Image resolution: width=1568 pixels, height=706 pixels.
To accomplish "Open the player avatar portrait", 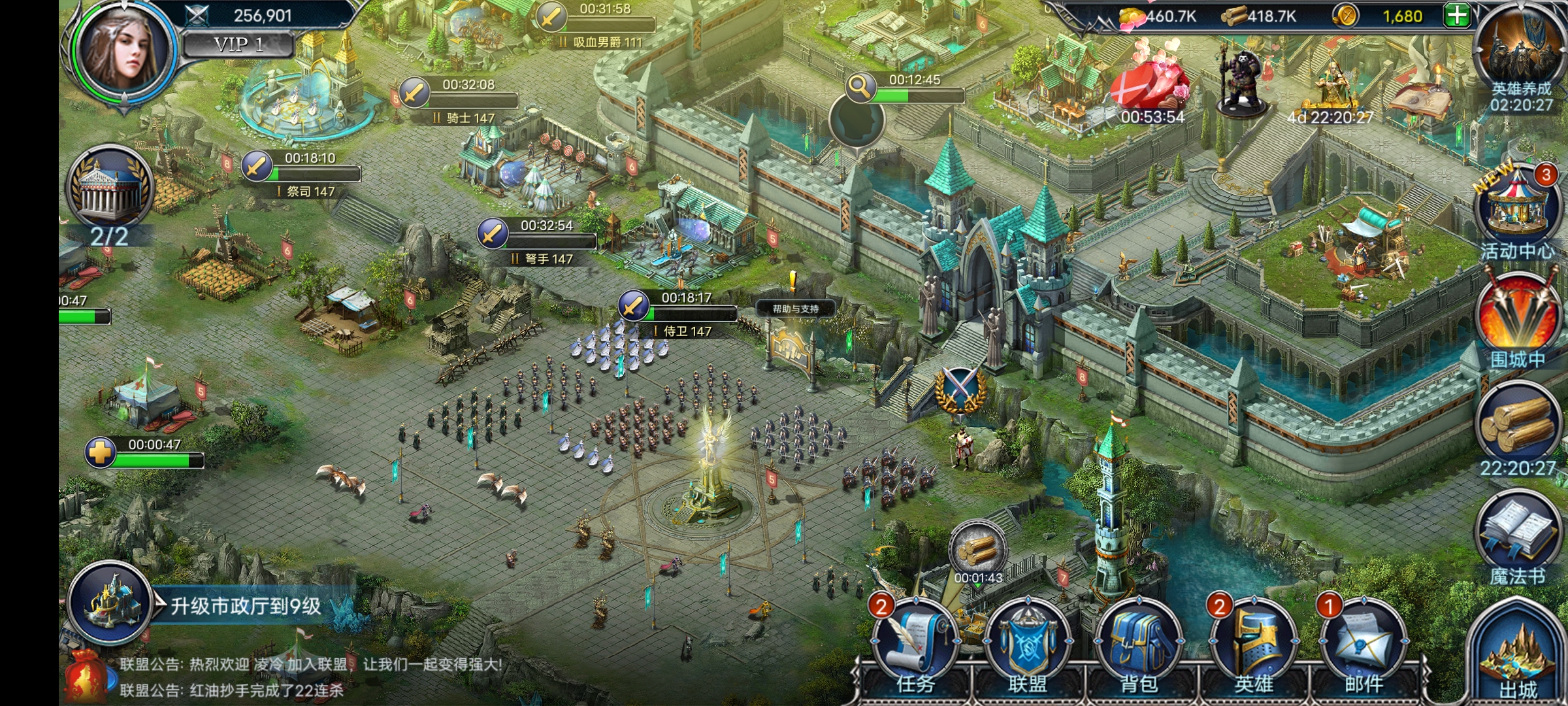I will [126, 51].
